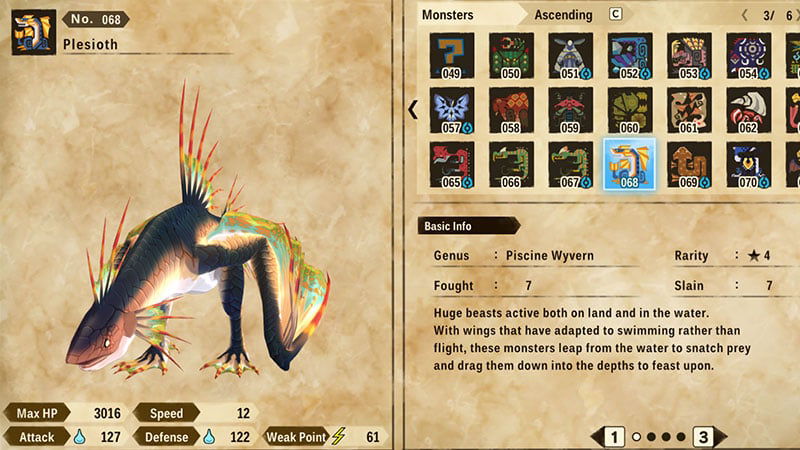Select monster entry number 060
This screenshot has width=800, height=450.
(x=630, y=110)
